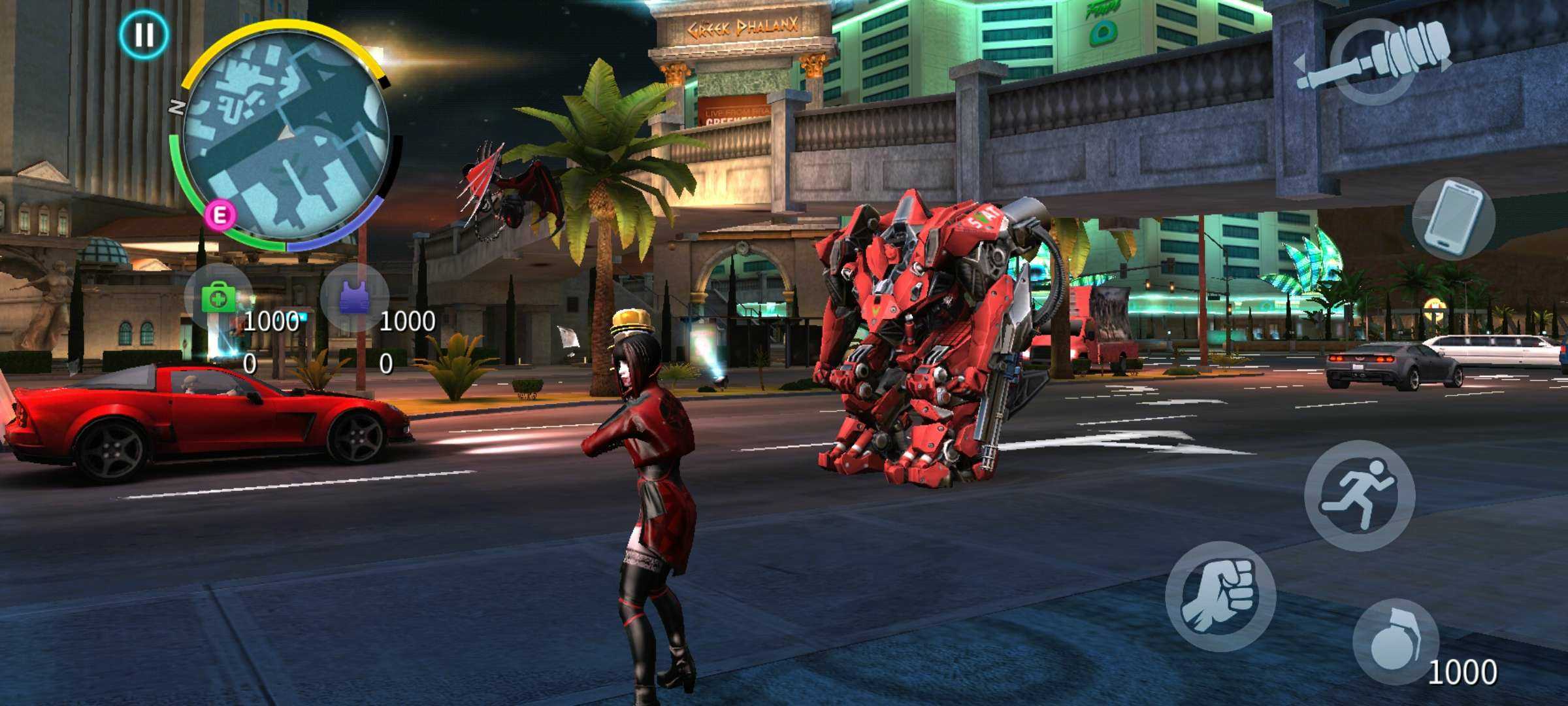Select the pink E marker on minimap
Viewport: 1568px width, 706px height.
pos(221,215)
